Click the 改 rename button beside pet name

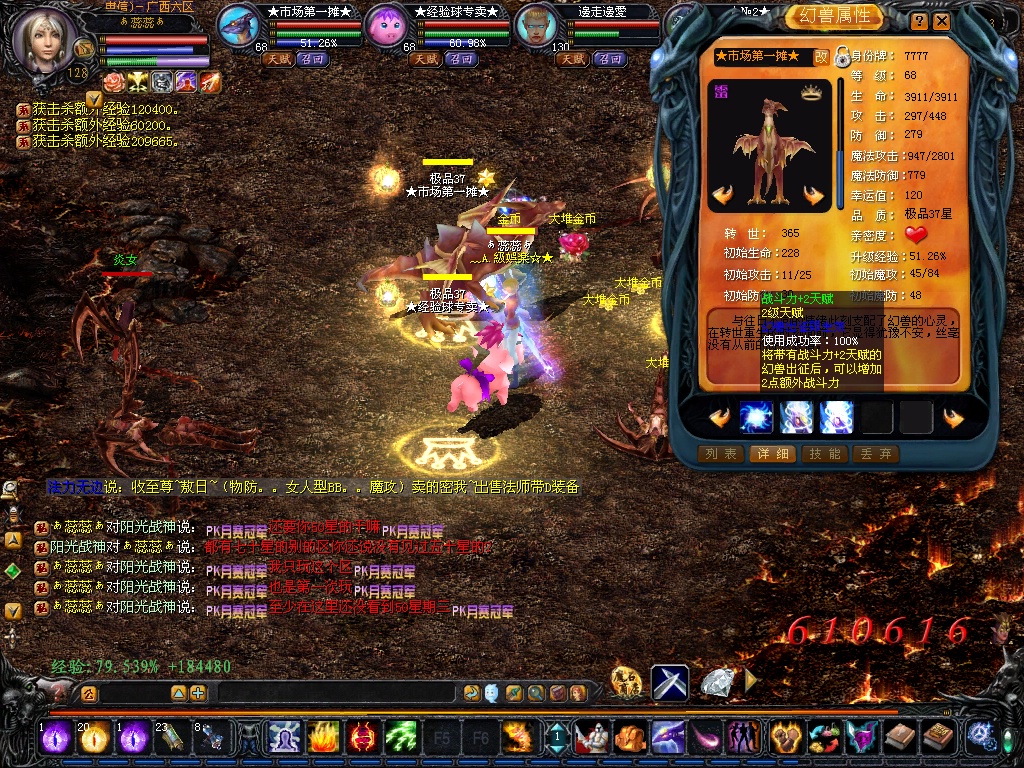[821, 57]
